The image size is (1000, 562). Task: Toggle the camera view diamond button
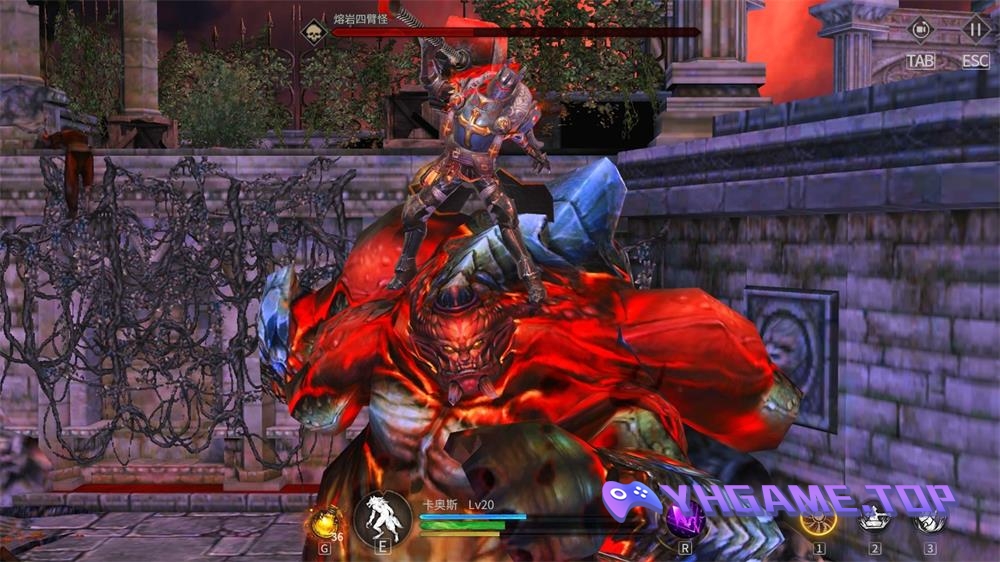(x=920, y=30)
